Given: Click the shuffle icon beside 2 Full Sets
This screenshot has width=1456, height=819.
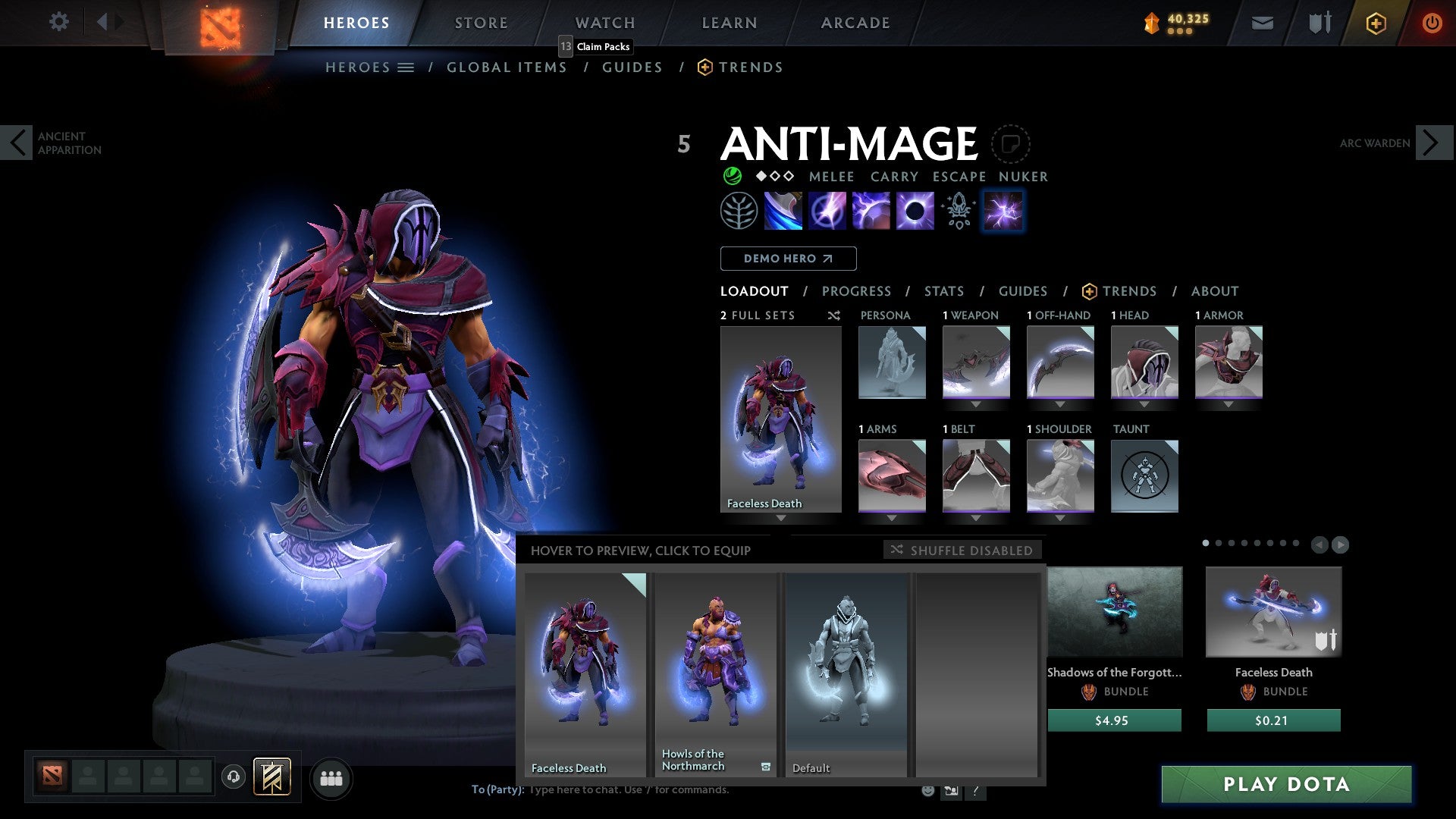Looking at the screenshot, I should pos(834,315).
